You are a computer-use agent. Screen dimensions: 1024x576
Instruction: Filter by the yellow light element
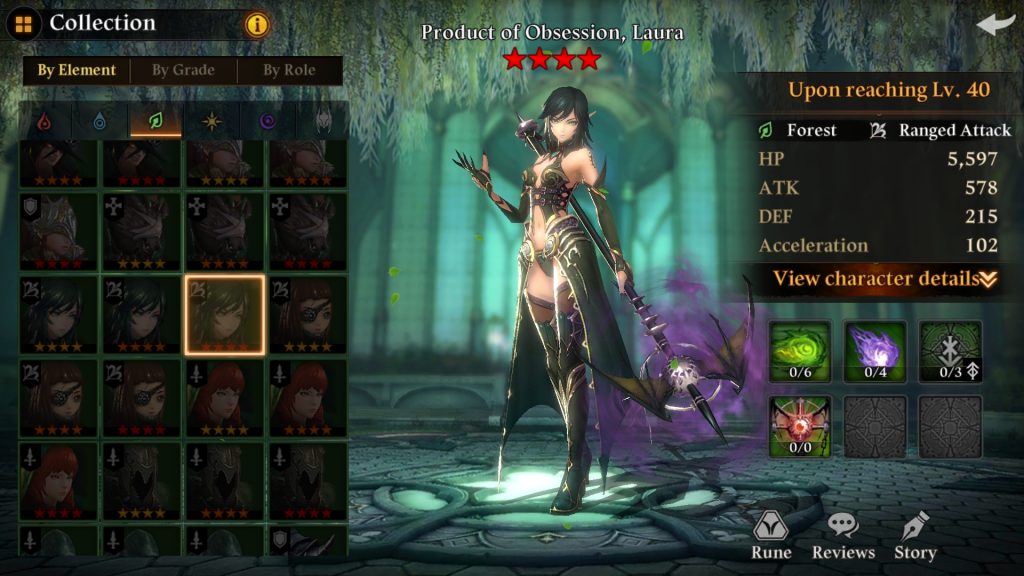coord(212,121)
